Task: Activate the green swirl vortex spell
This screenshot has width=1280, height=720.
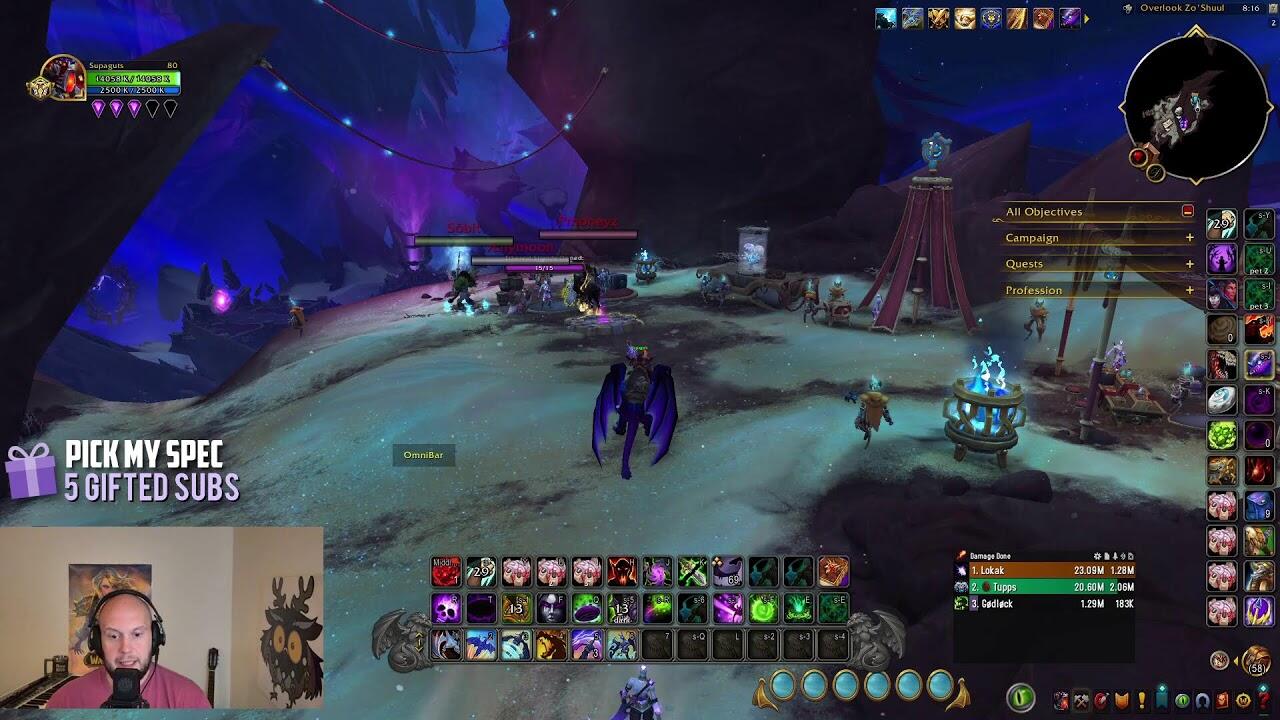Action: [763, 608]
